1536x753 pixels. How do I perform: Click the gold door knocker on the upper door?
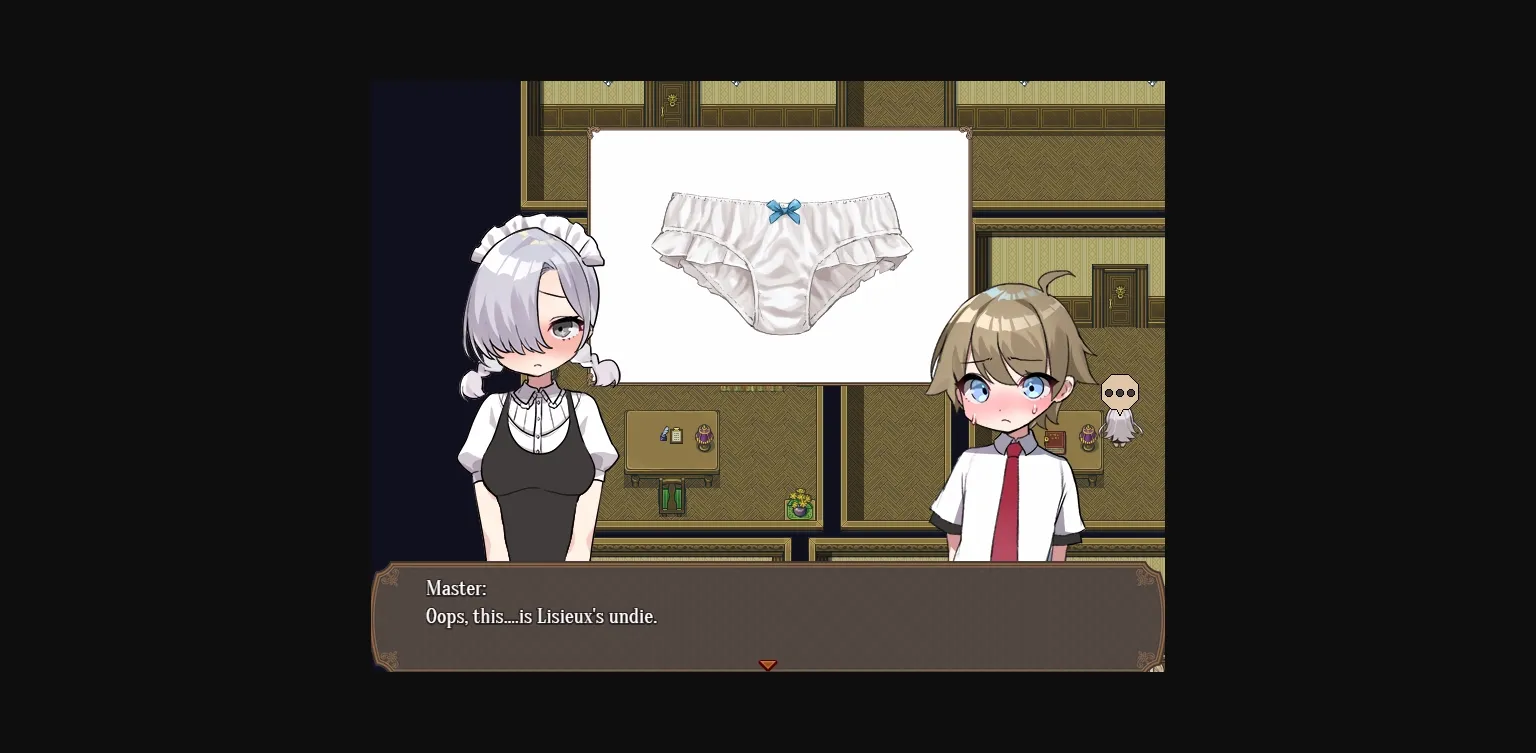click(x=672, y=101)
